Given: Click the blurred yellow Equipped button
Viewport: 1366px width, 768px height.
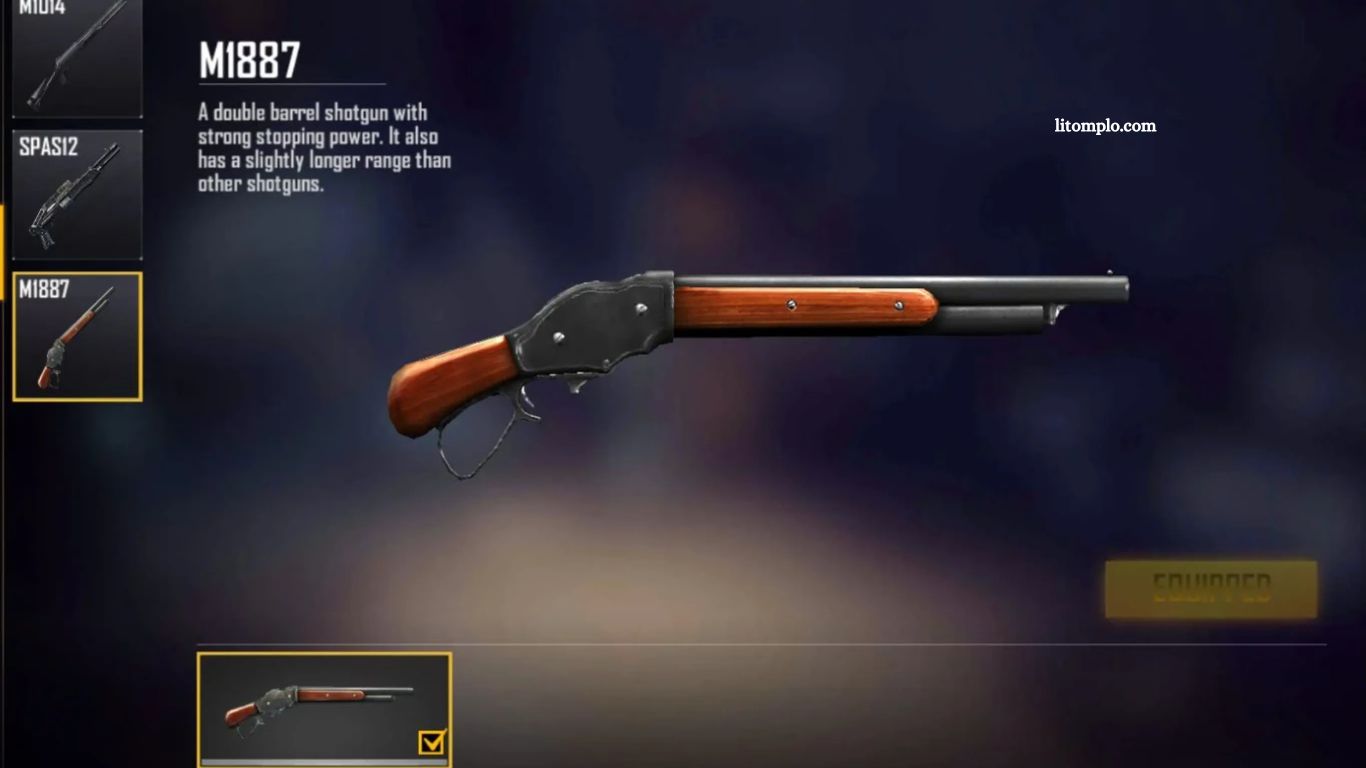Looking at the screenshot, I should coord(1211,589).
